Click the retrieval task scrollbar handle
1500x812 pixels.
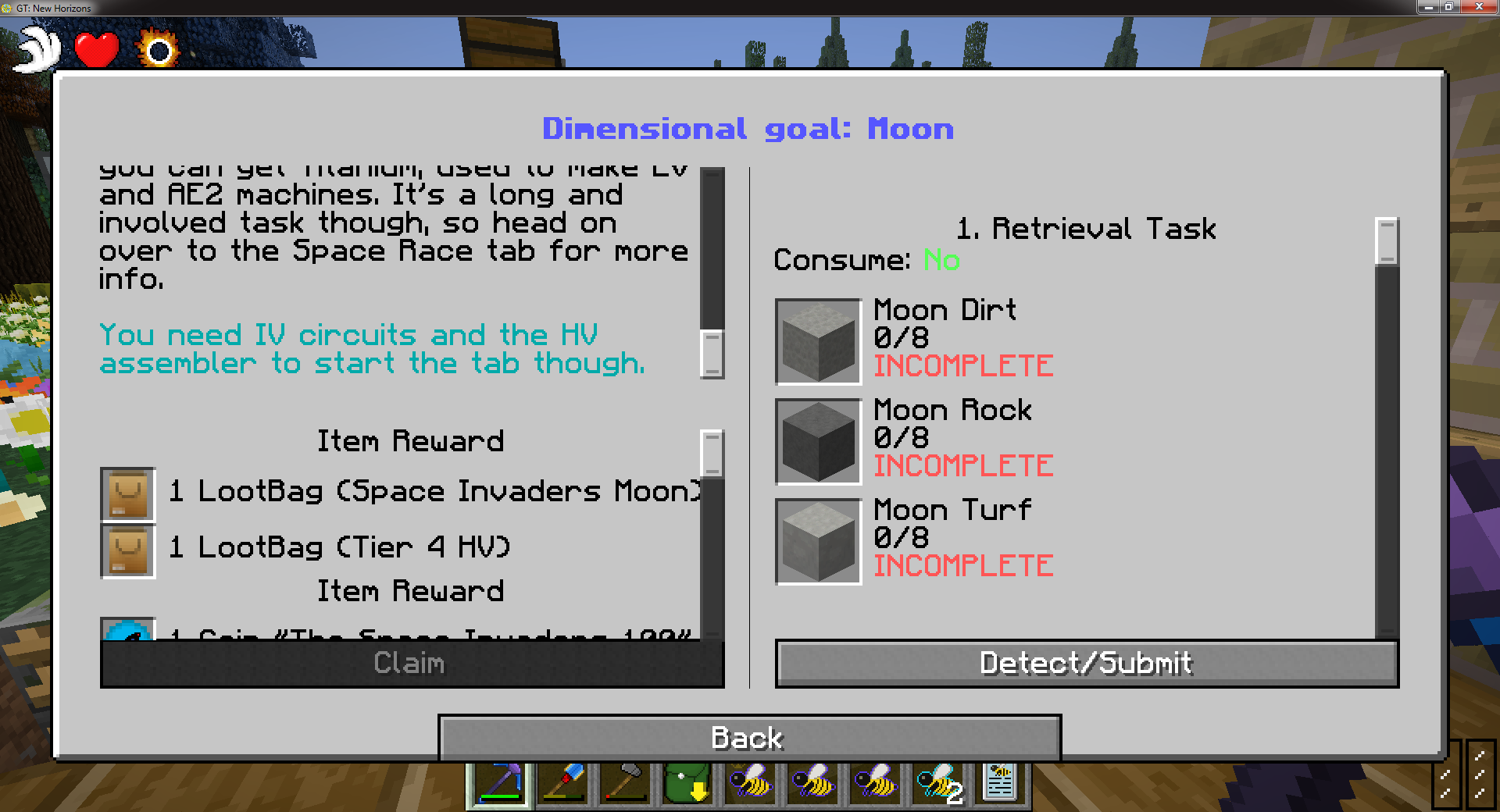coord(1387,240)
